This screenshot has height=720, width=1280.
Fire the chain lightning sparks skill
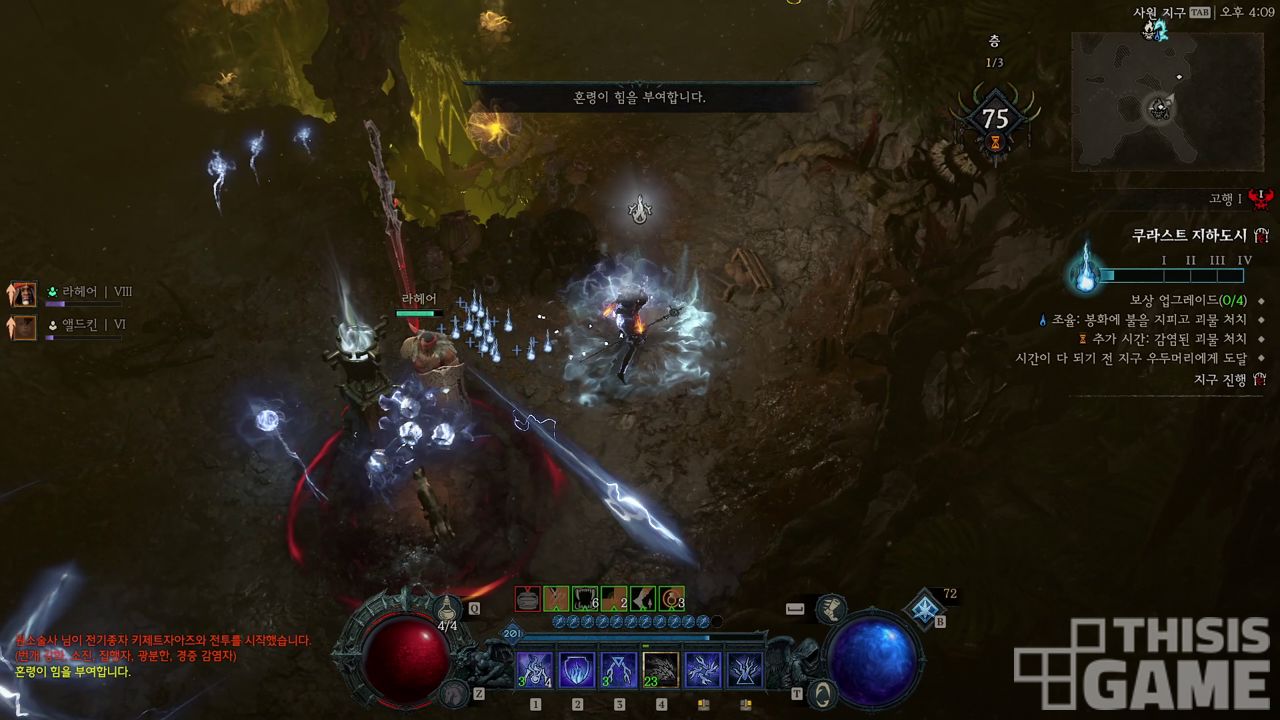703,669
